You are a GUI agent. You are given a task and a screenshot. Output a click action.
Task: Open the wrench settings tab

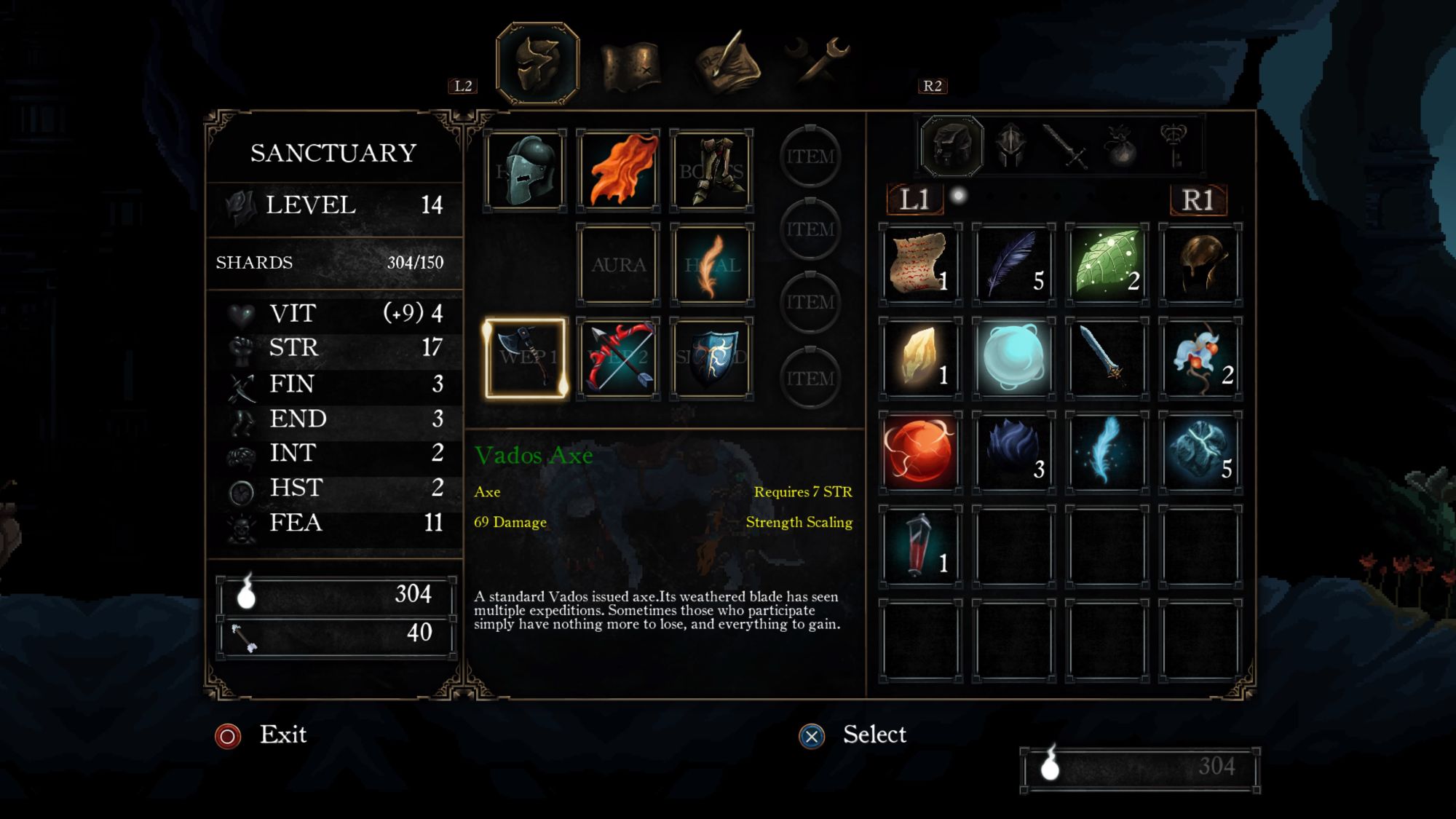tap(819, 62)
